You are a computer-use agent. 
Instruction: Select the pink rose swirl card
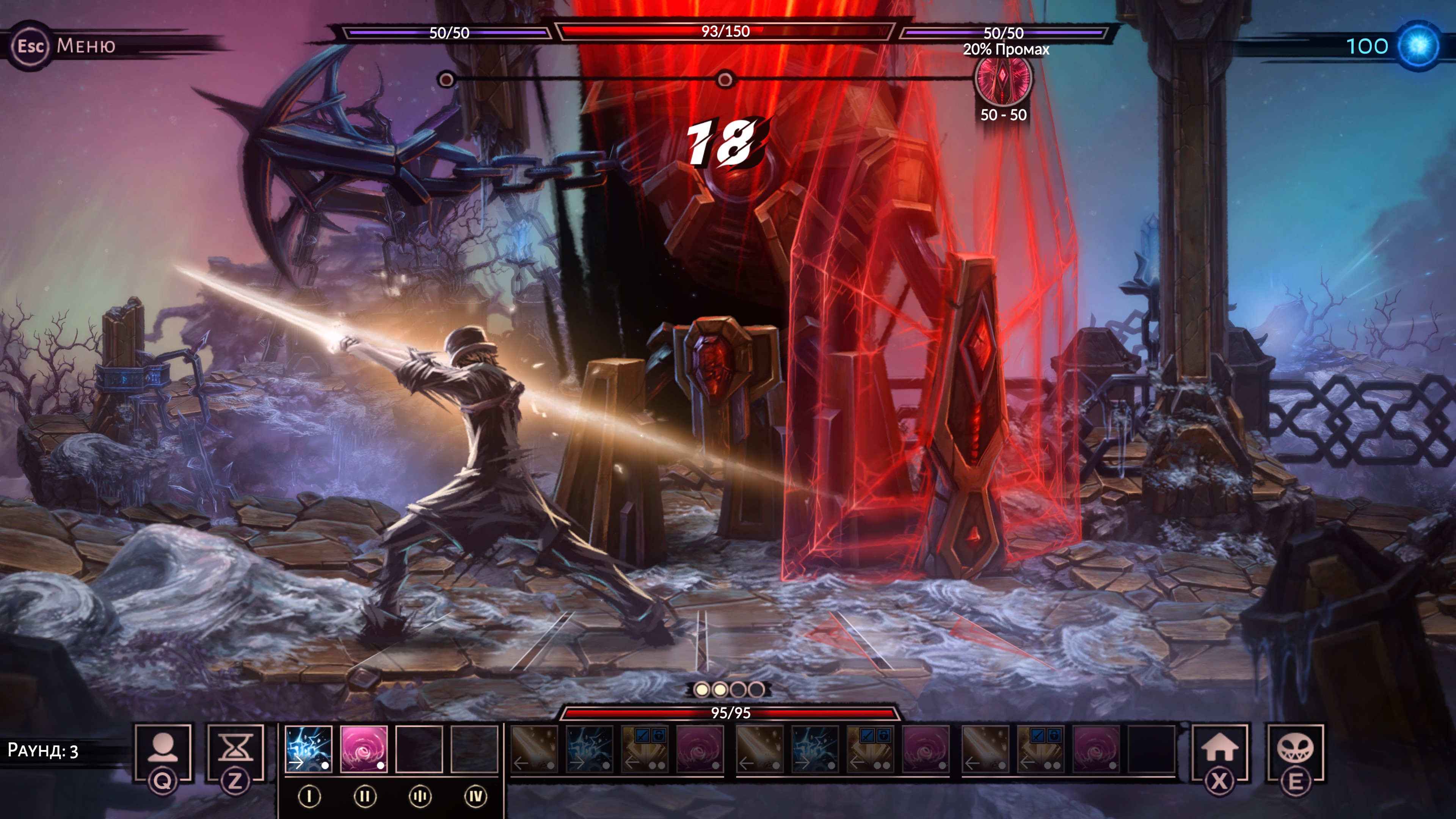click(x=364, y=750)
